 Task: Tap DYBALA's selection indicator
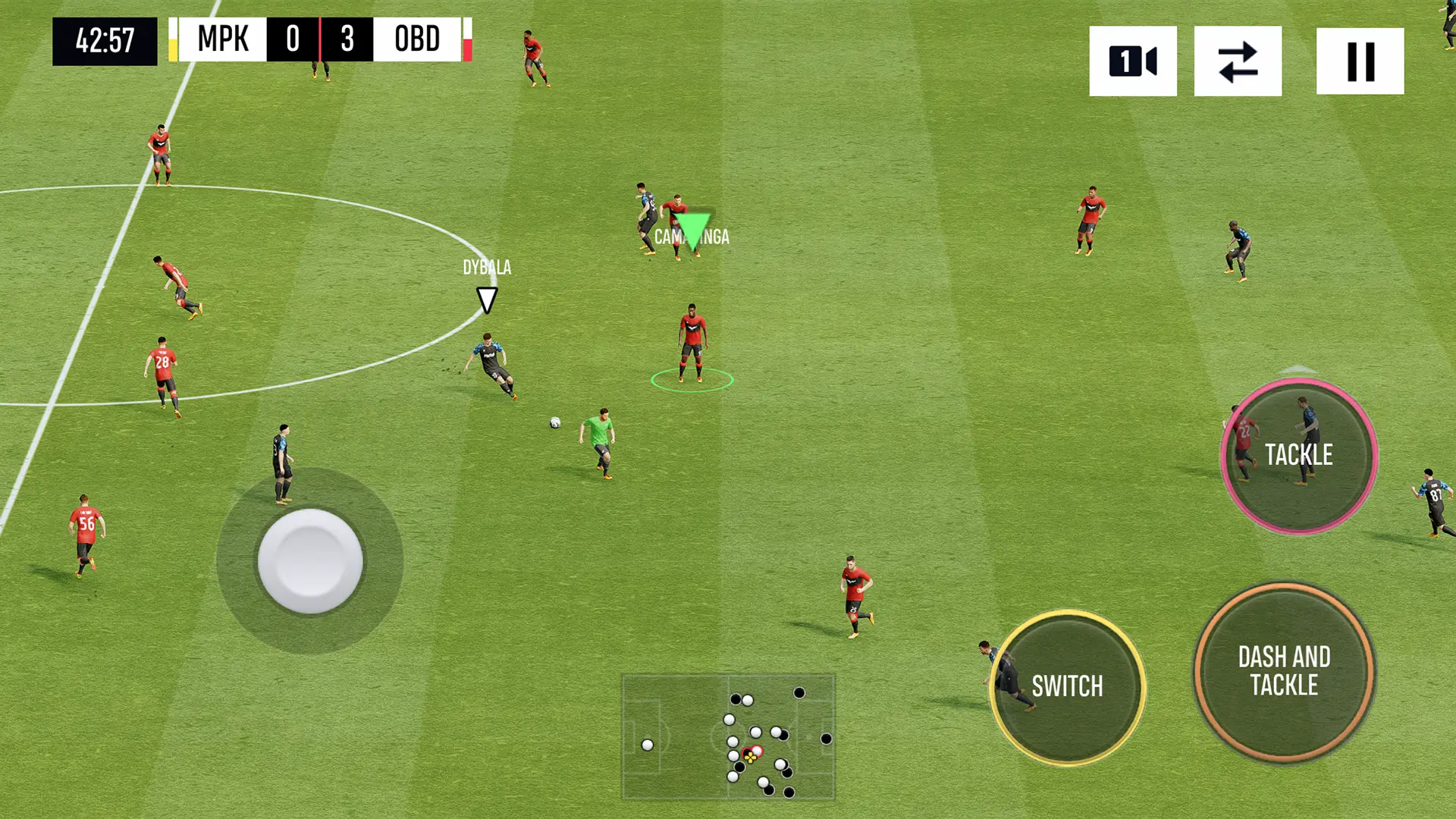486,299
